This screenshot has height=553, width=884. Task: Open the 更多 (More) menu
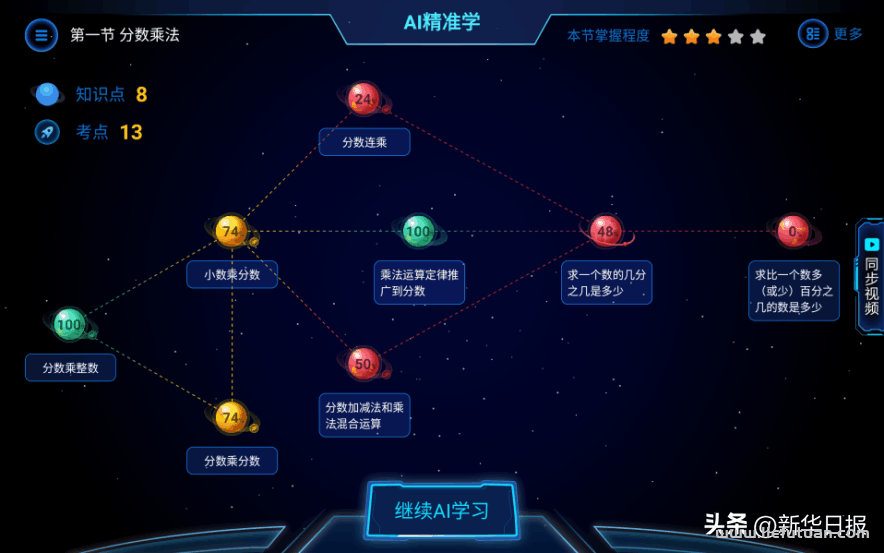tap(831, 34)
